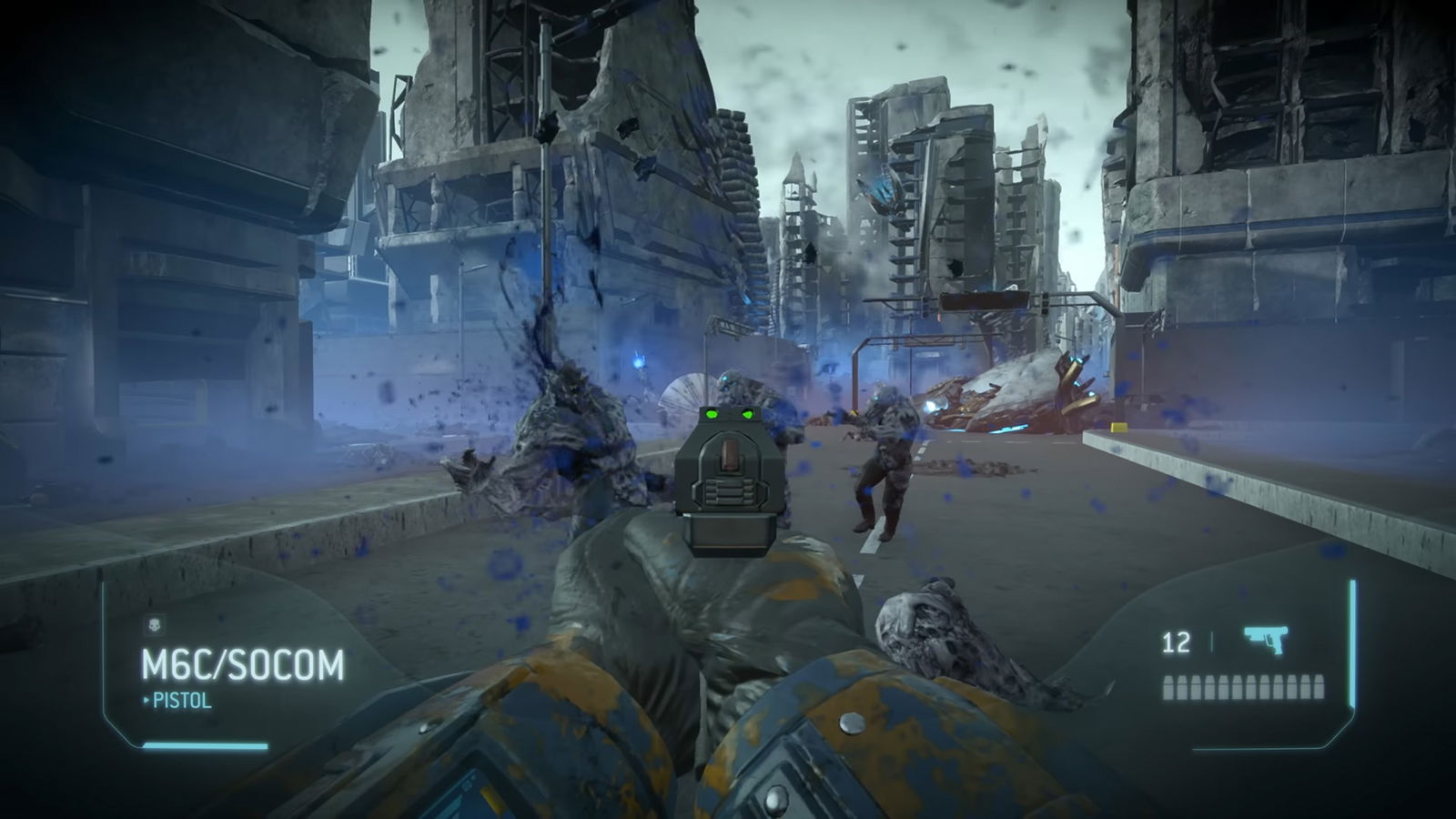Viewport: 1456px width, 819px height.
Task: Click the M6C/SOCOM weapon name label
Action: [x=243, y=666]
